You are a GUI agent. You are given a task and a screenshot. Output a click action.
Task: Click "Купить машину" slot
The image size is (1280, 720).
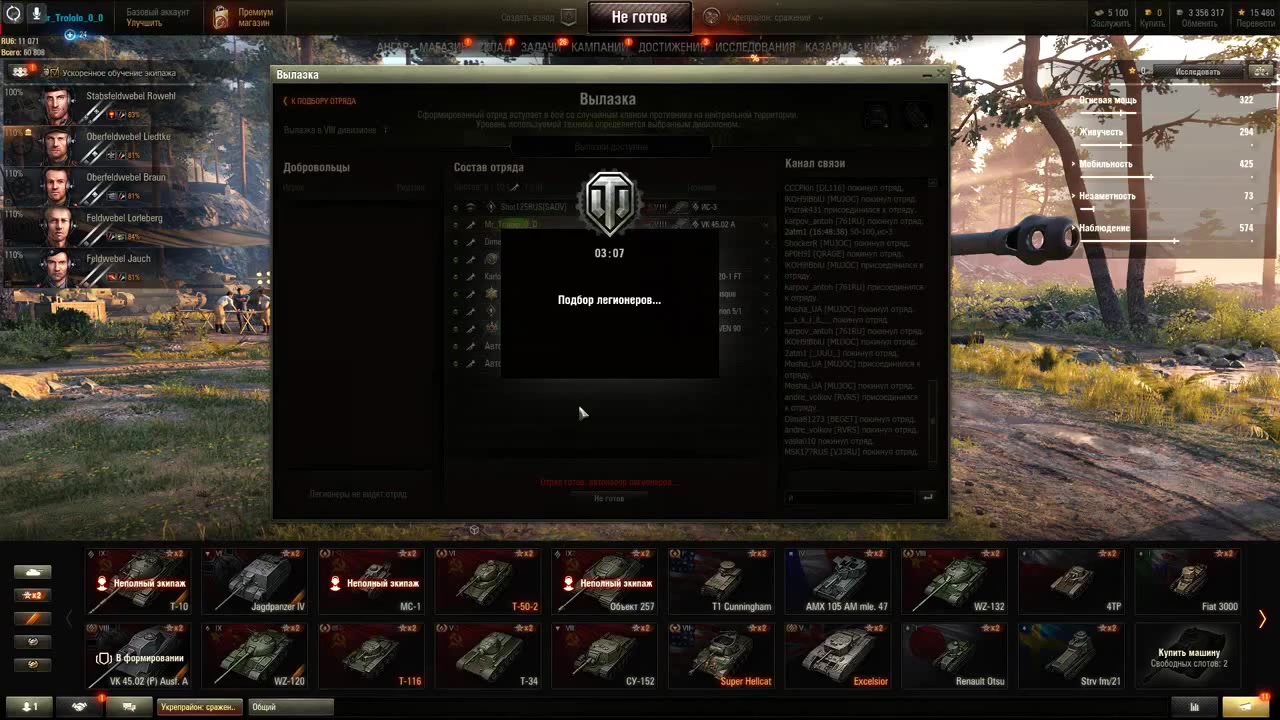(1188, 655)
